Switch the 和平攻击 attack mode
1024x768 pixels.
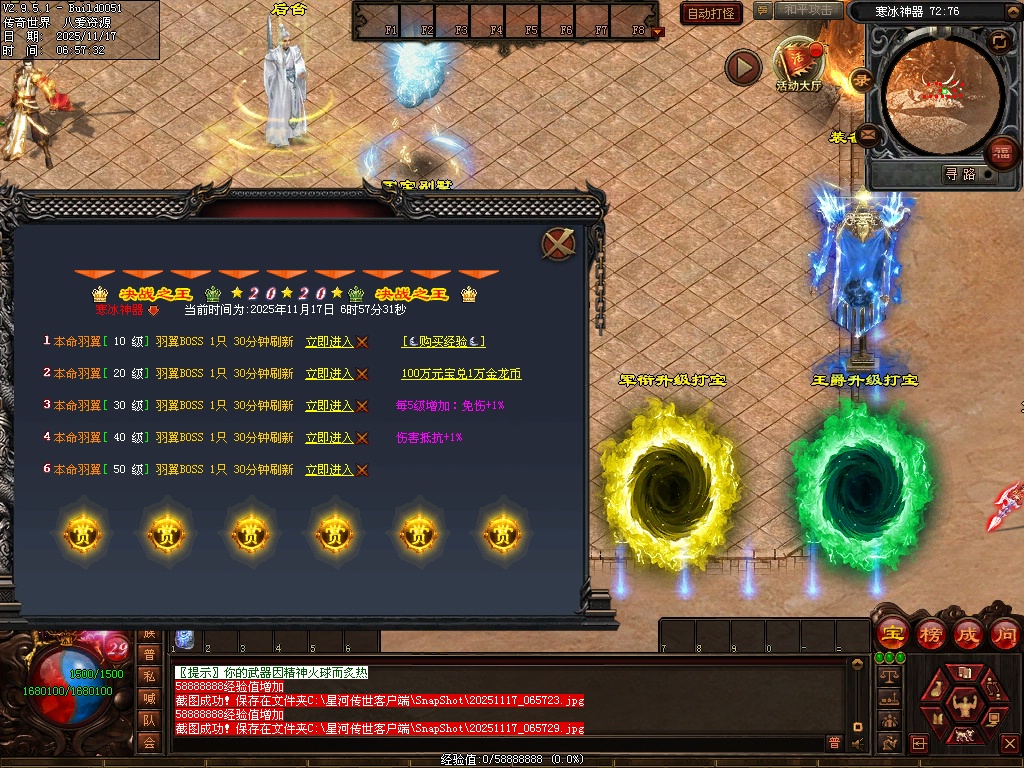click(x=808, y=11)
